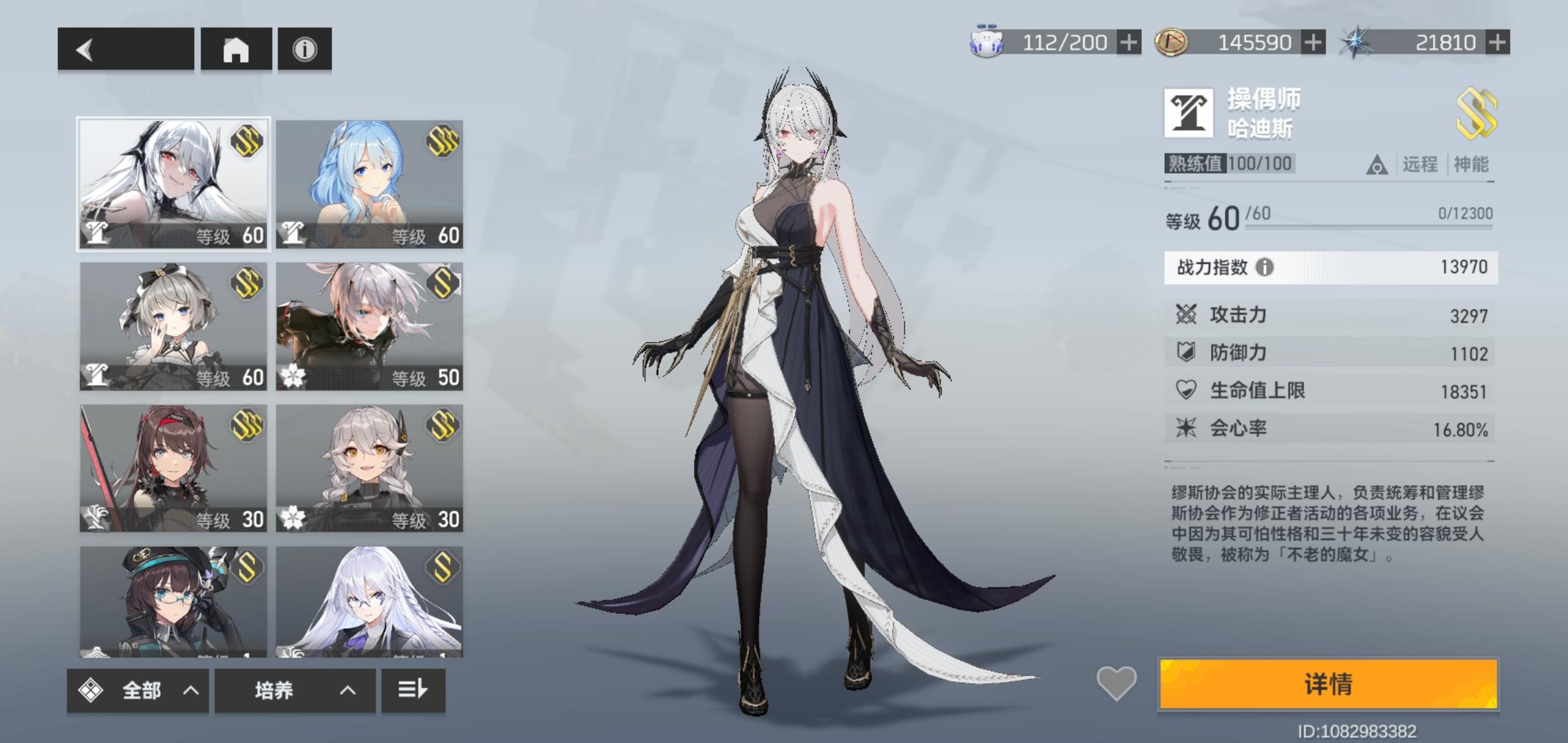Open the 培养 sorting dropdown
The width and height of the screenshot is (1568, 743).
295,690
